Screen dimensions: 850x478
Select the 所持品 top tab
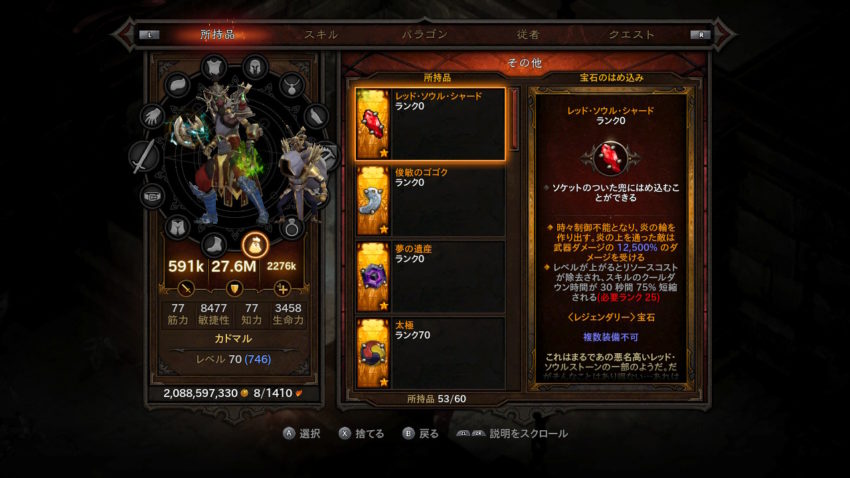(x=217, y=34)
